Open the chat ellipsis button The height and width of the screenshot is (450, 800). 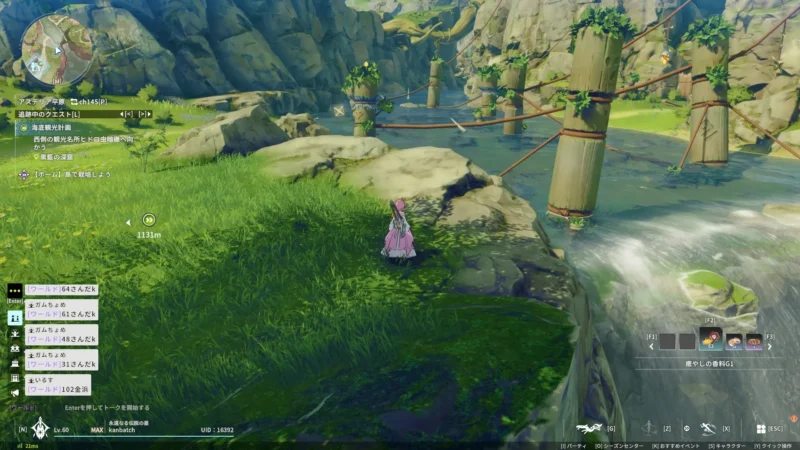14,290
